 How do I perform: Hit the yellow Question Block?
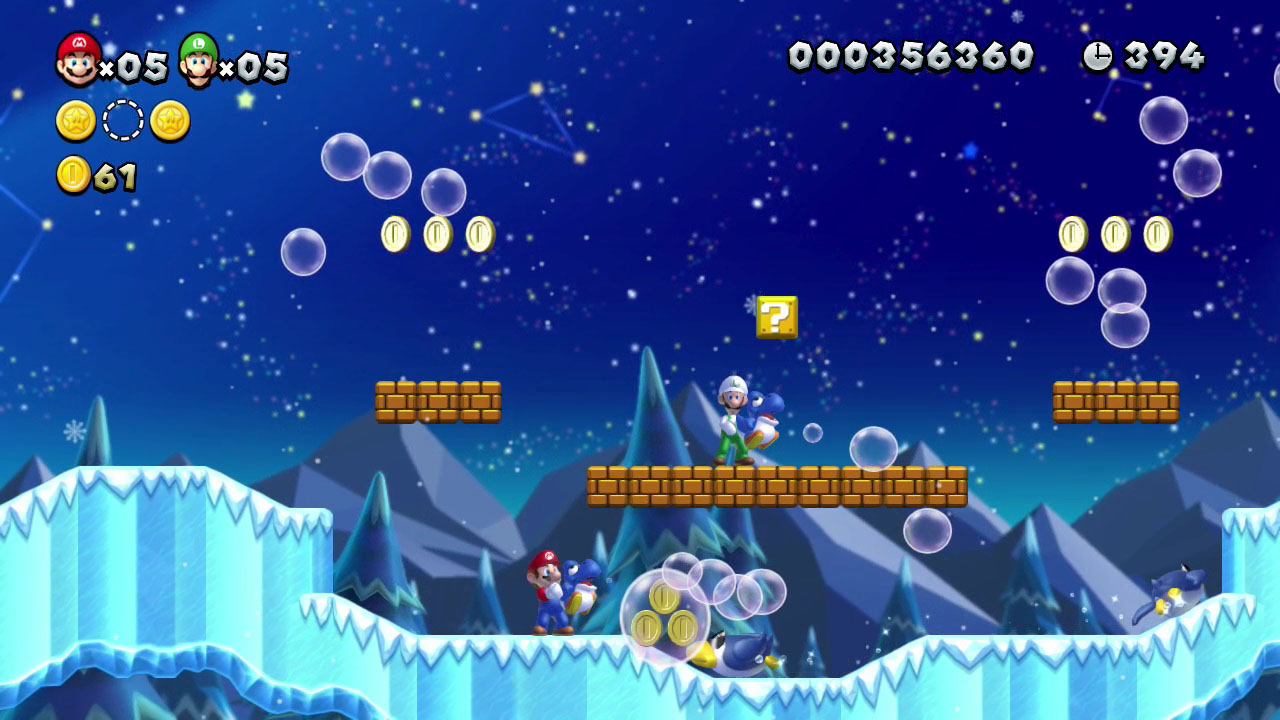[x=777, y=318]
